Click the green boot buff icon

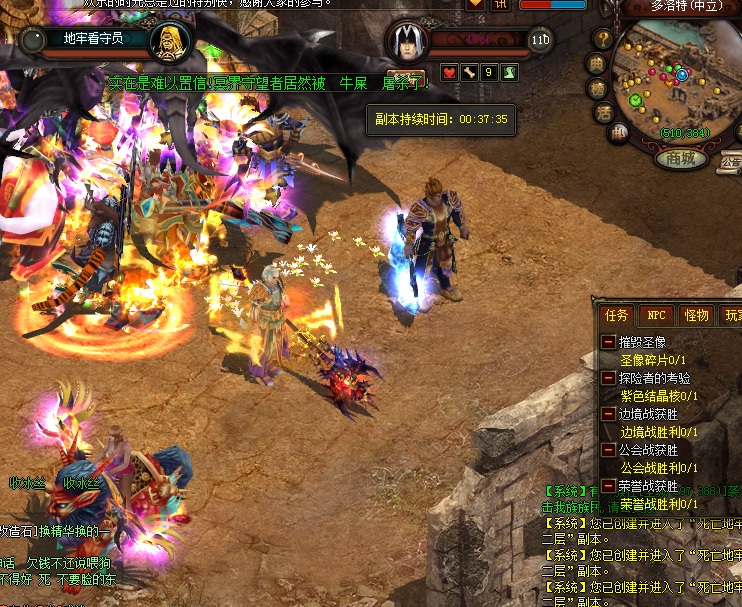tap(509, 72)
